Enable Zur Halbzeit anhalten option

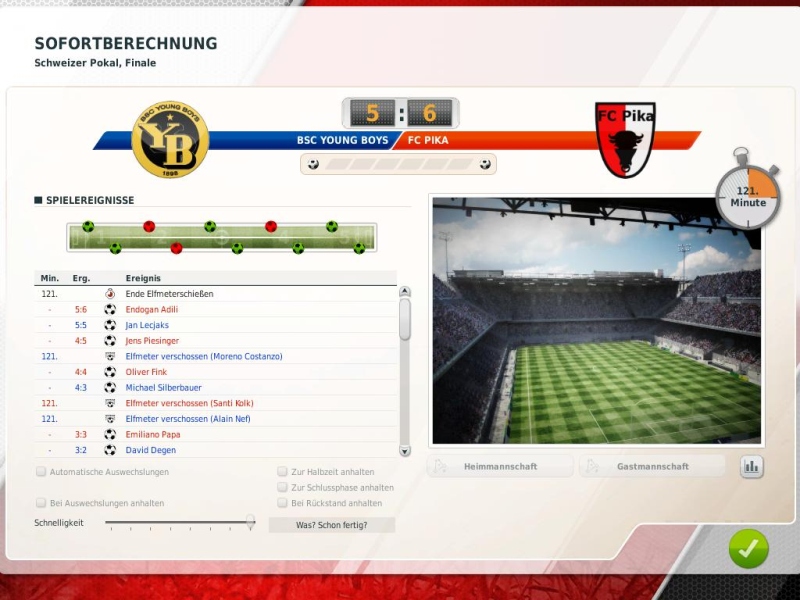(x=282, y=472)
